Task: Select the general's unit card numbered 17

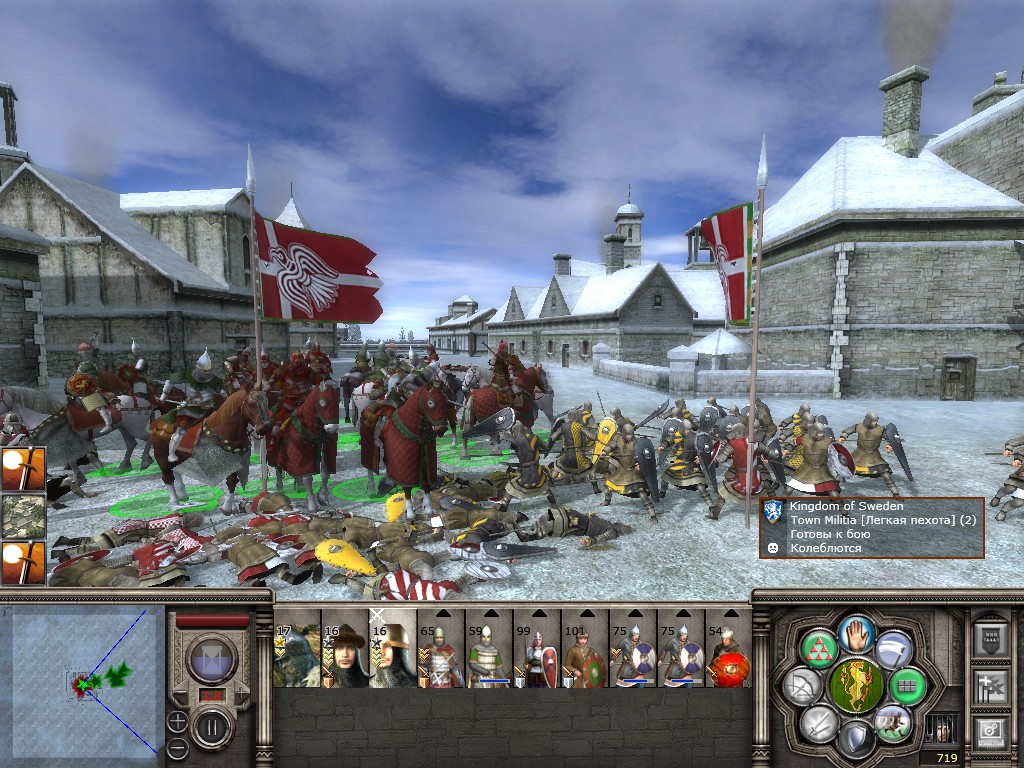Action: [x=296, y=655]
